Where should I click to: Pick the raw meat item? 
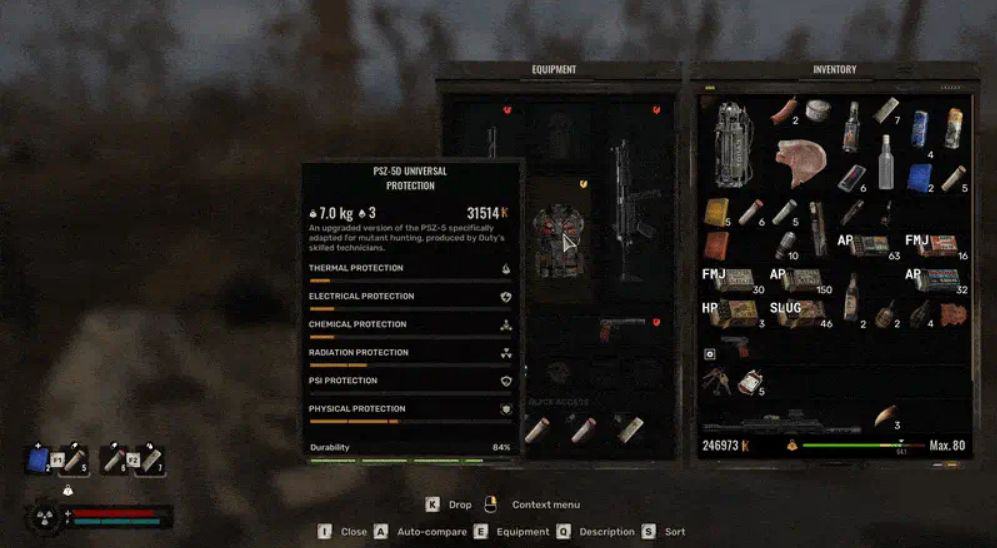coord(800,162)
